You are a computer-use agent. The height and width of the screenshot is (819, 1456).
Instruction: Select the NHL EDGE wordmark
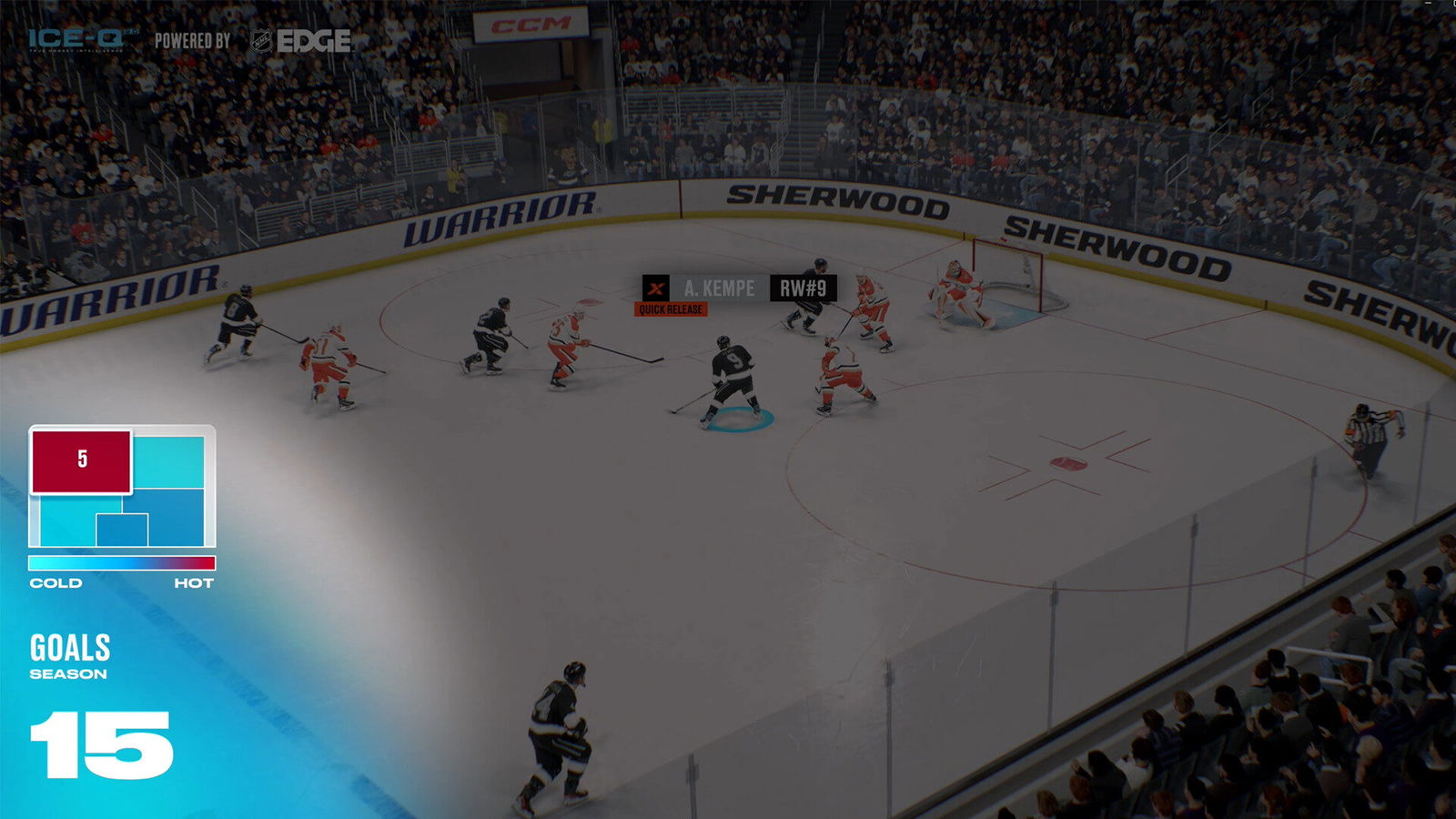(x=317, y=39)
